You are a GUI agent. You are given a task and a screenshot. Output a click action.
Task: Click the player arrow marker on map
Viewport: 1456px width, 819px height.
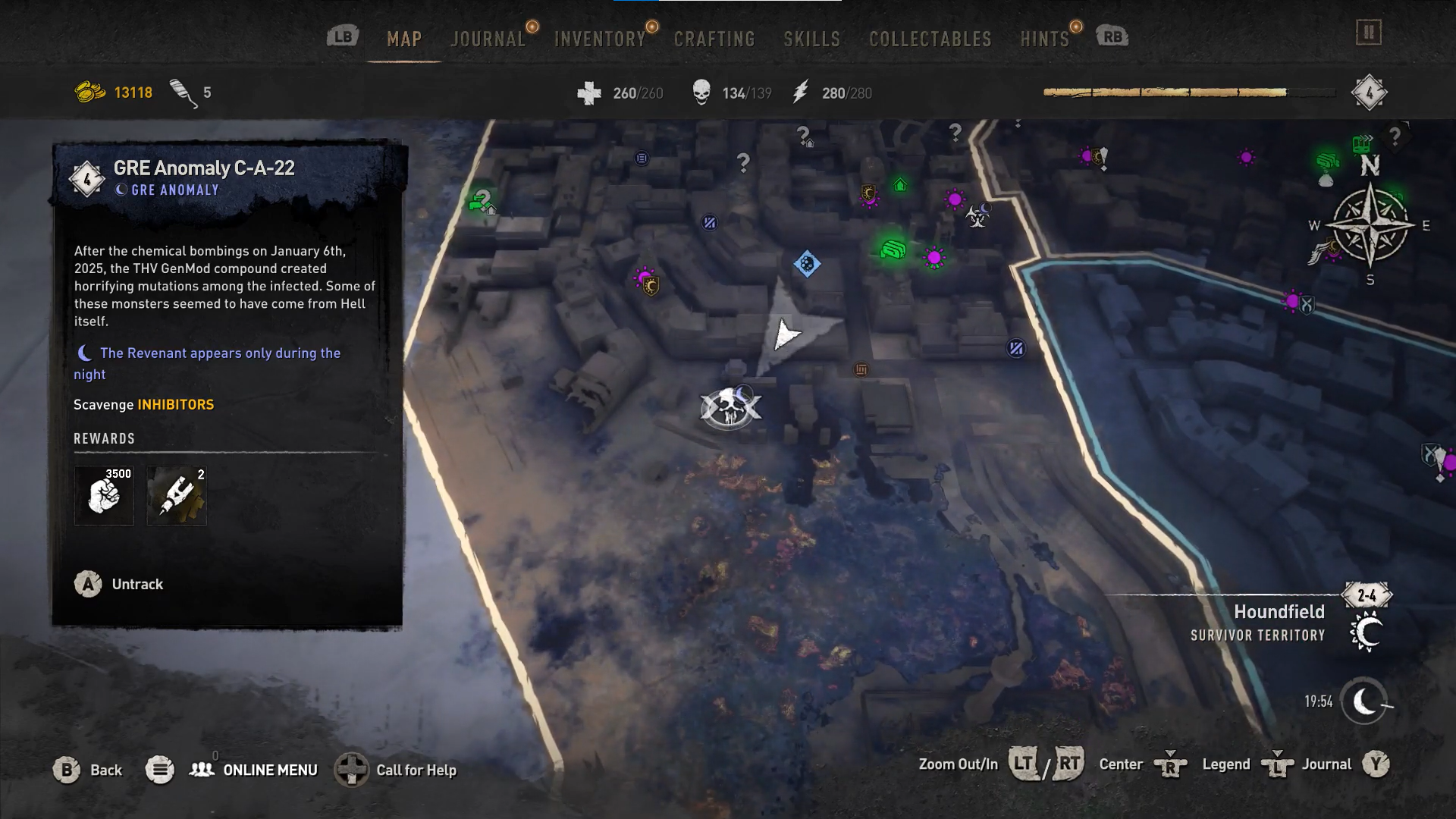pos(786,334)
